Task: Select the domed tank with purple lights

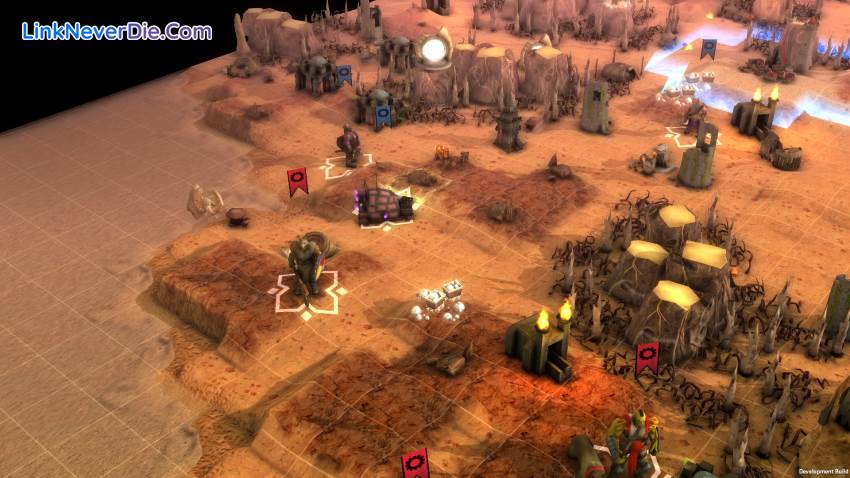Action: click(x=383, y=201)
